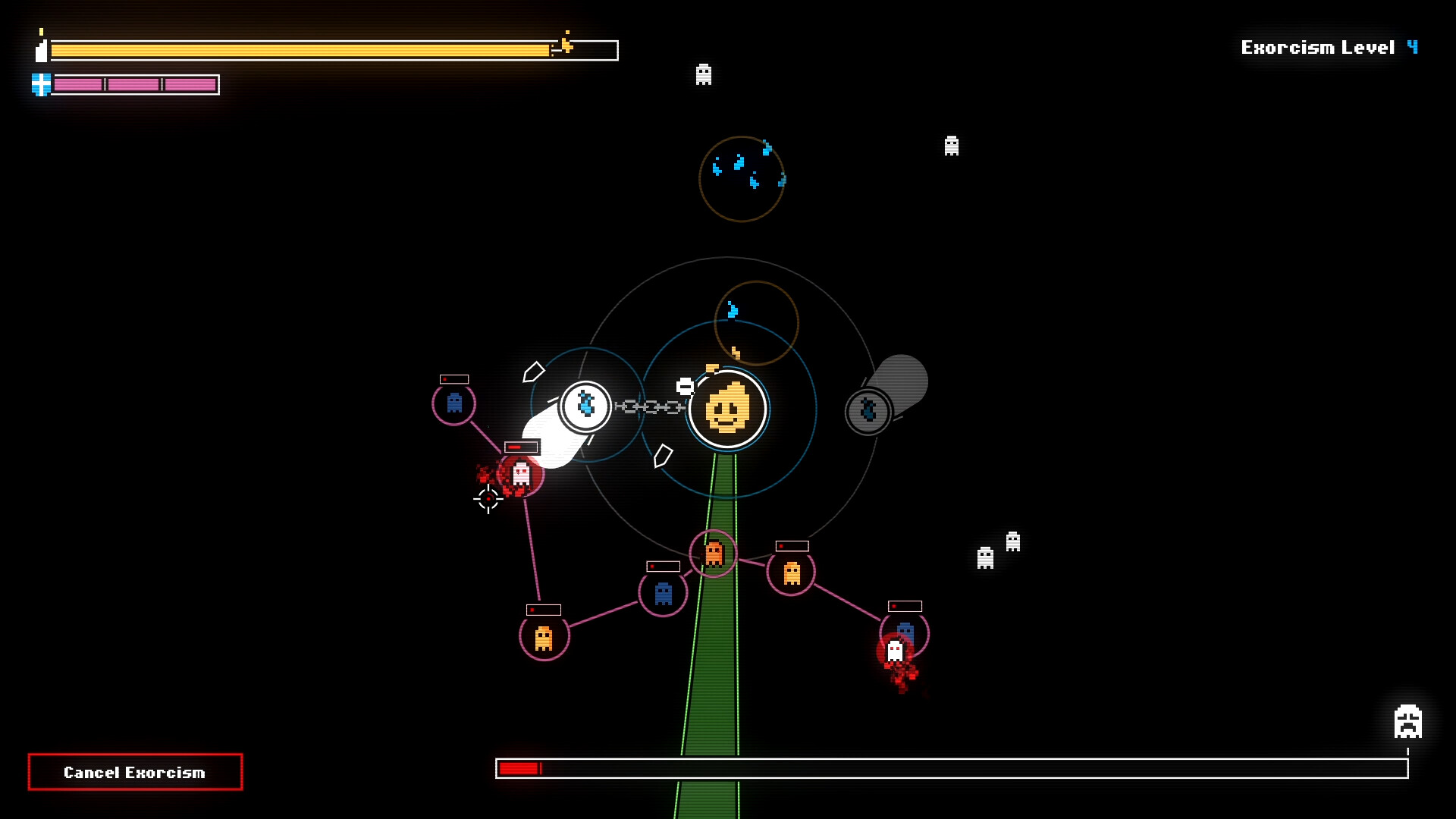
Task: Select the yellow smiley face exorcism target
Action: [x=728, y=409]
